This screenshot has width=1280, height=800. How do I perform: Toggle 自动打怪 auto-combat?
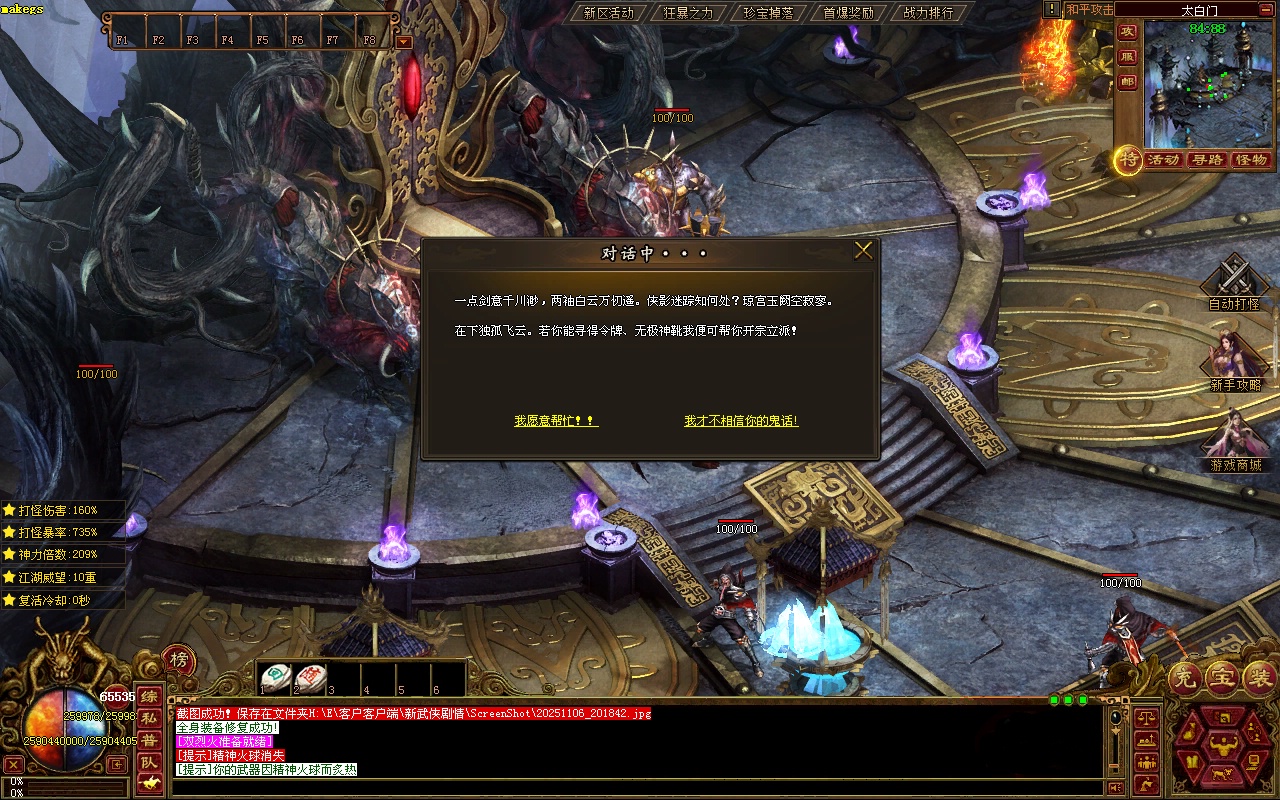tap(1234, 283)
